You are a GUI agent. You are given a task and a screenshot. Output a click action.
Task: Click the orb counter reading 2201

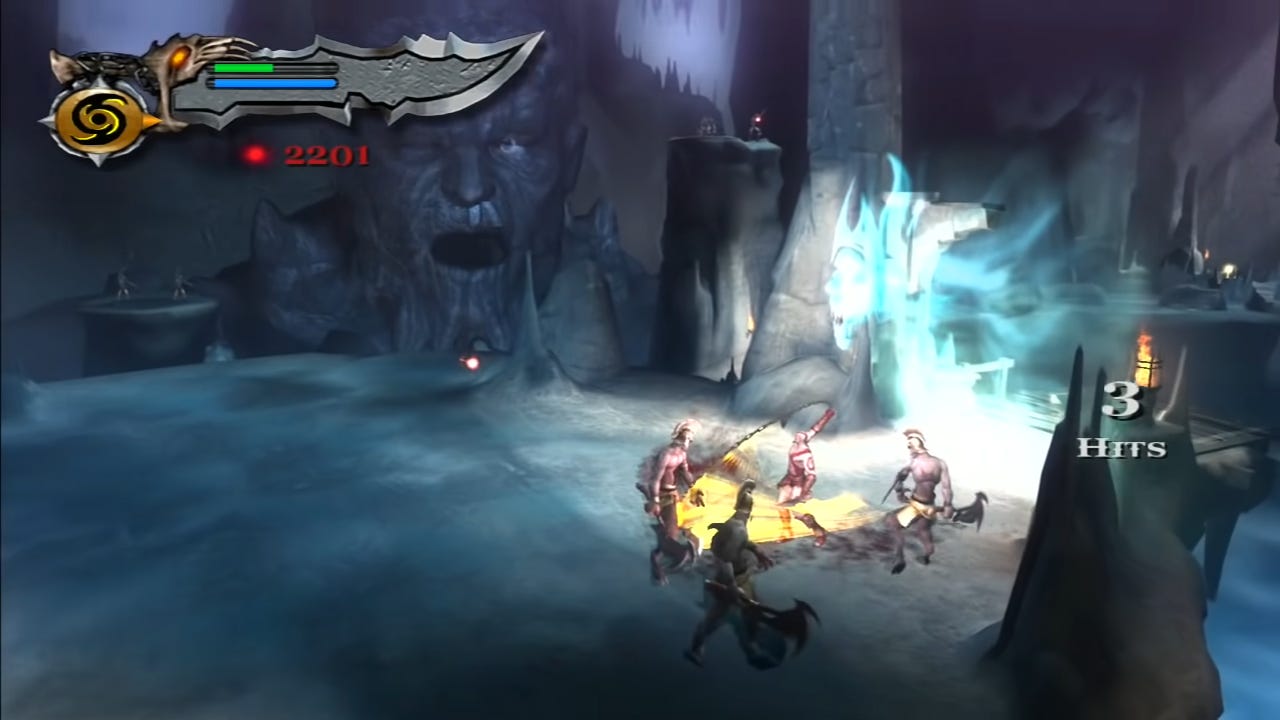click(325, 153)
